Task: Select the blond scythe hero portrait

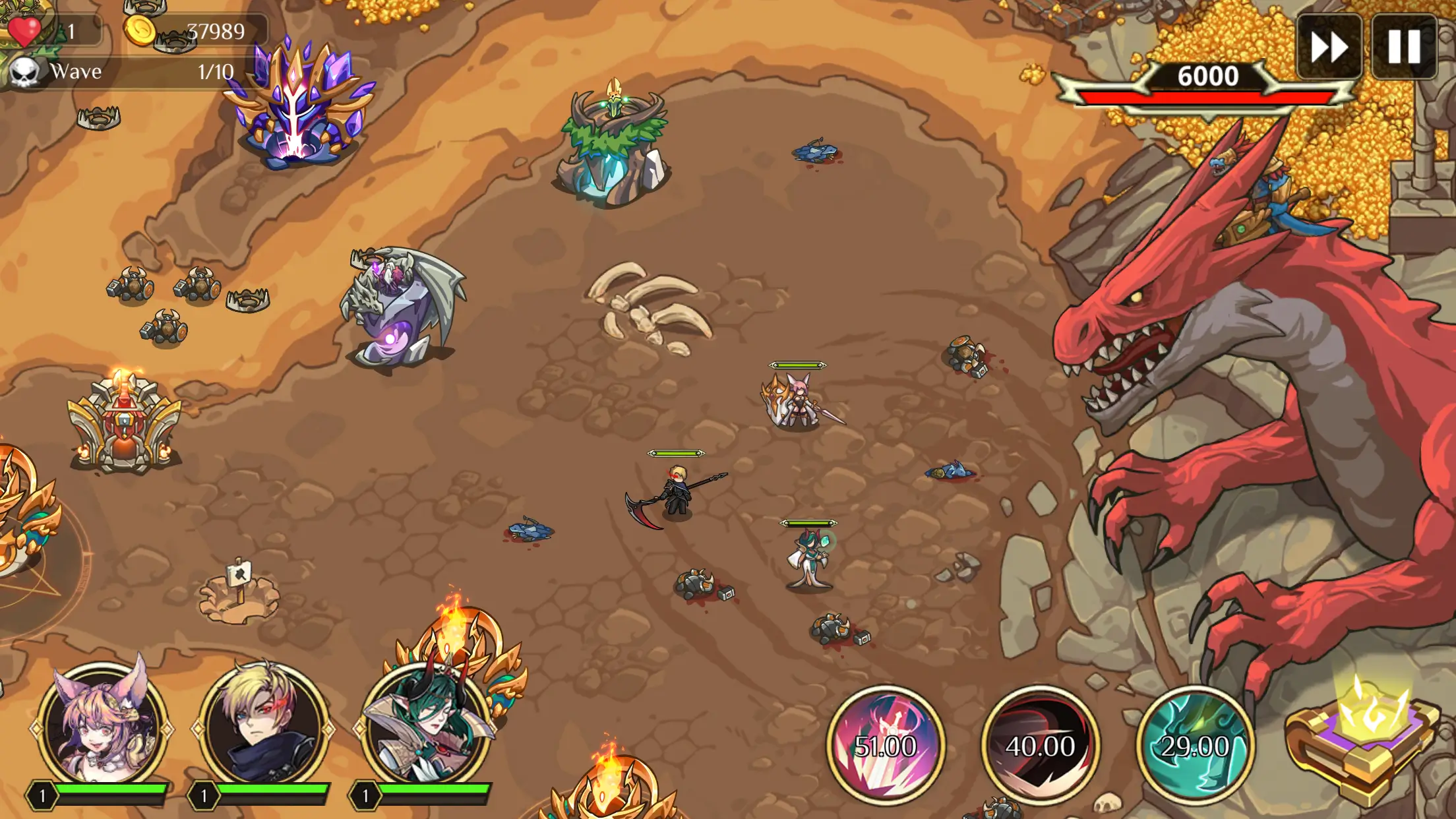Action: (x=264, y=725)
